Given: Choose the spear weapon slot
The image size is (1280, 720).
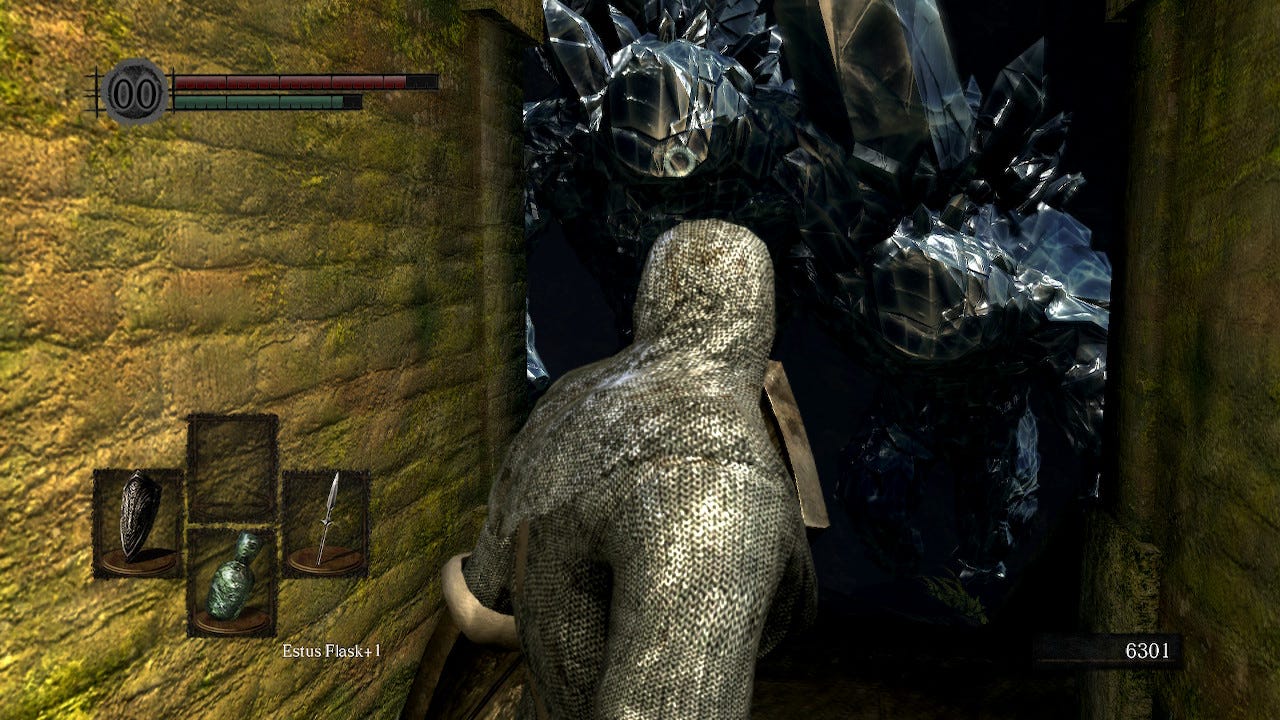Looking at the screenshot, I should (x=326, y=523).
